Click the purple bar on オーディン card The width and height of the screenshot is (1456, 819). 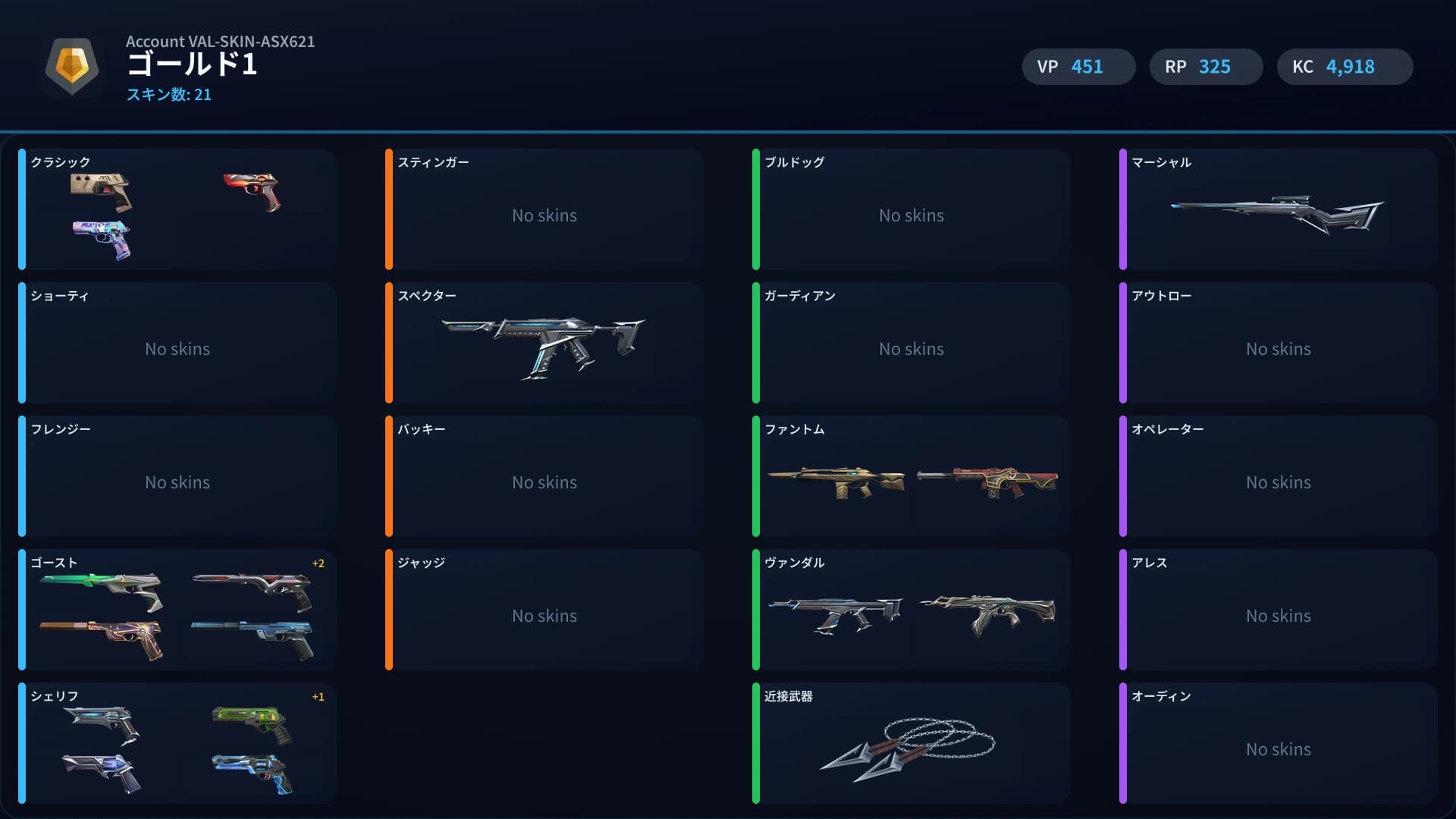[1124, 743]
